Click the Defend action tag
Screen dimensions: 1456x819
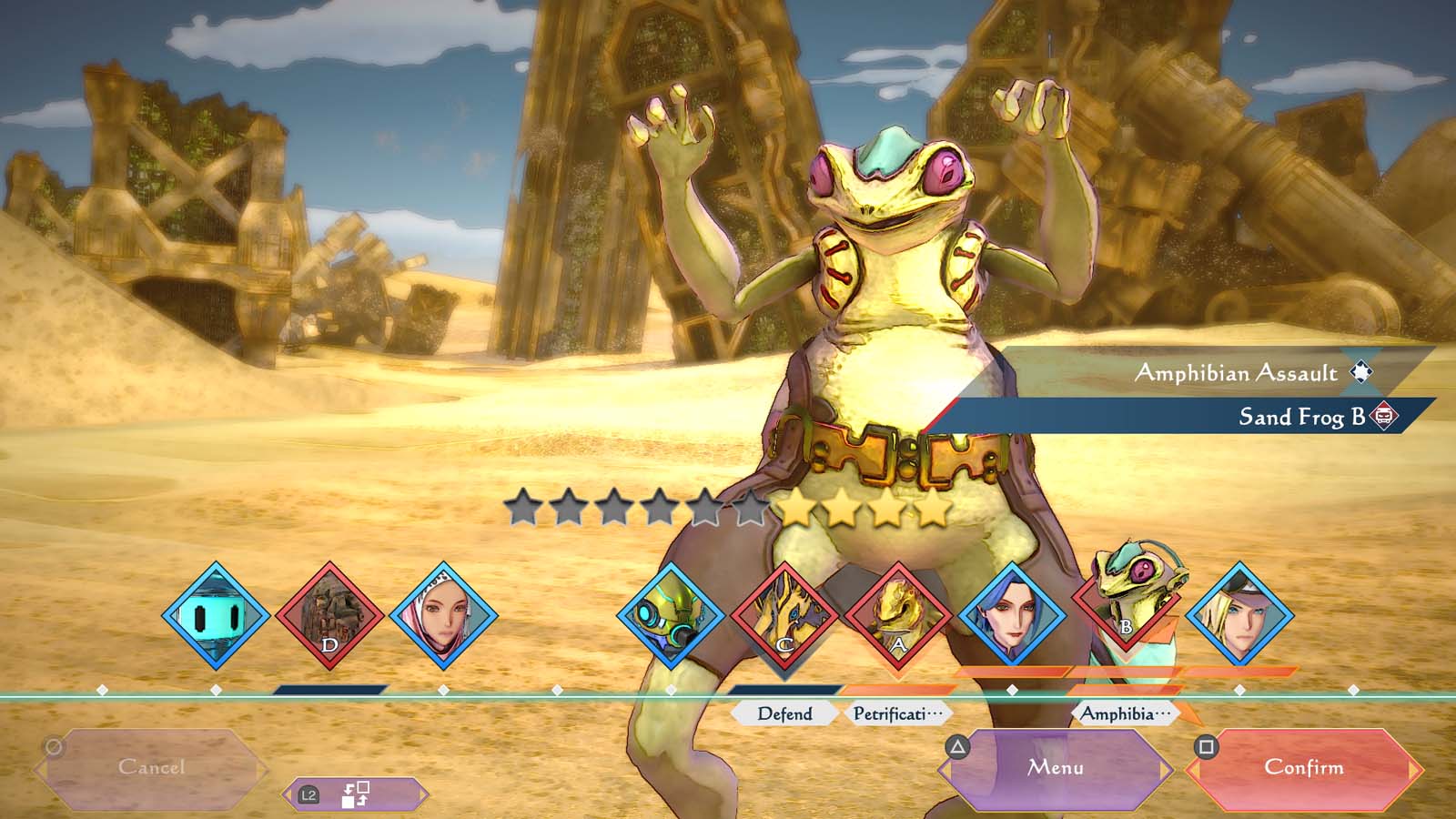(x=784, y=713)
